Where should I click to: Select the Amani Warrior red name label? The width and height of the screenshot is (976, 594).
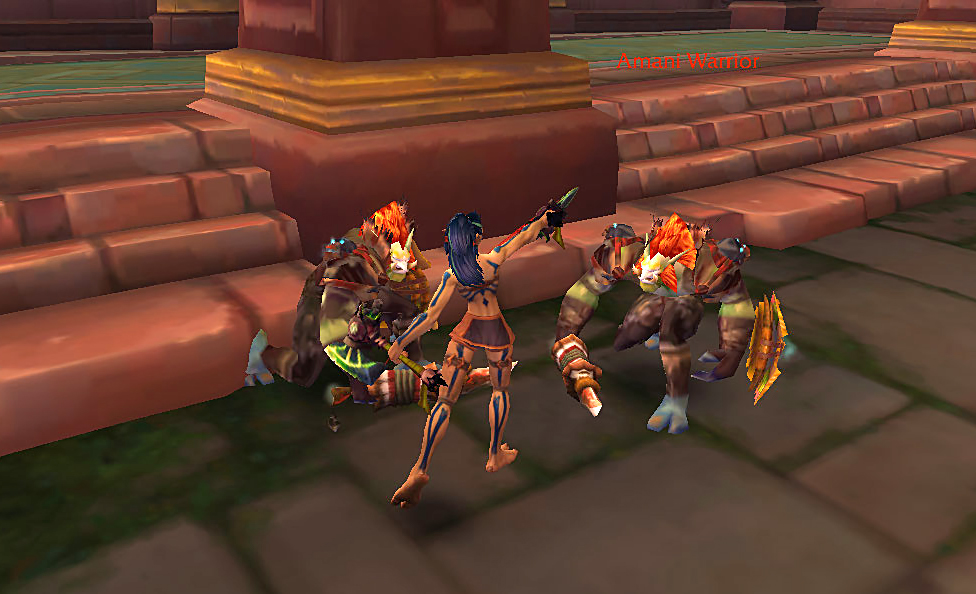688,62
